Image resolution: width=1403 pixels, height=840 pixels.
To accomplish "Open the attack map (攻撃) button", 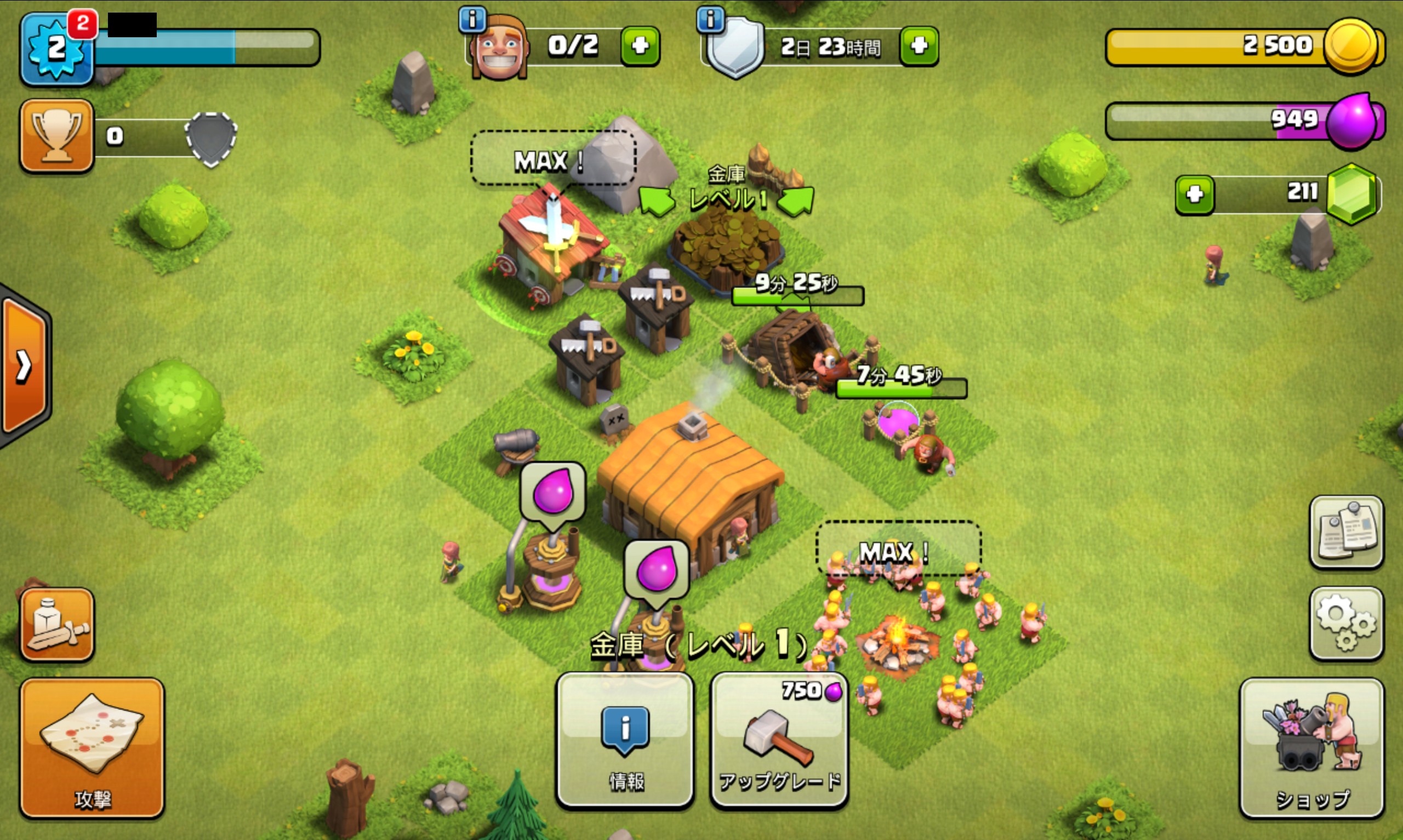I will pyautogui.click(x=92, y=747).
